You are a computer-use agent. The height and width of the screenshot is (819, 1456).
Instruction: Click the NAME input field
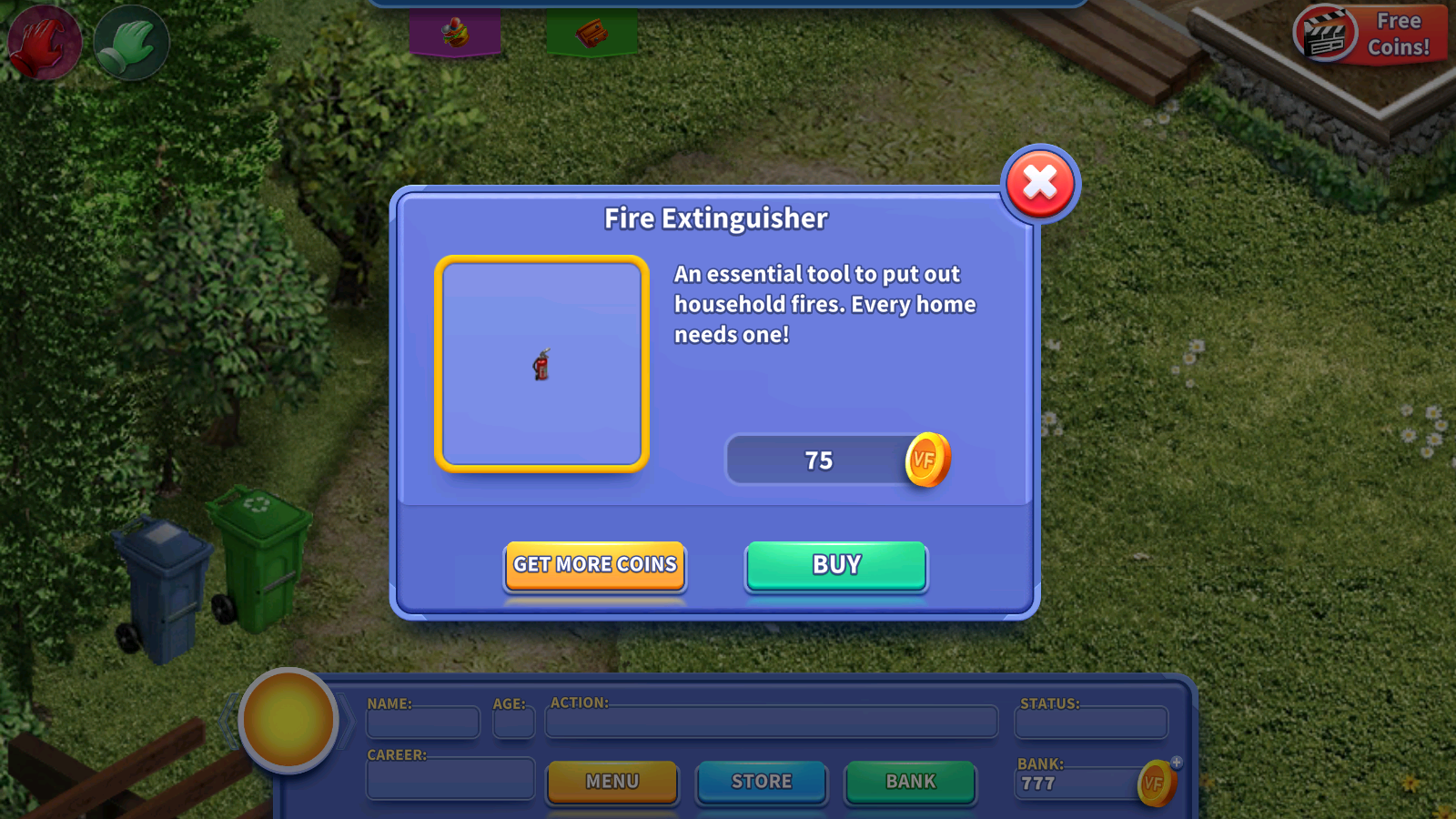(422, 723)
